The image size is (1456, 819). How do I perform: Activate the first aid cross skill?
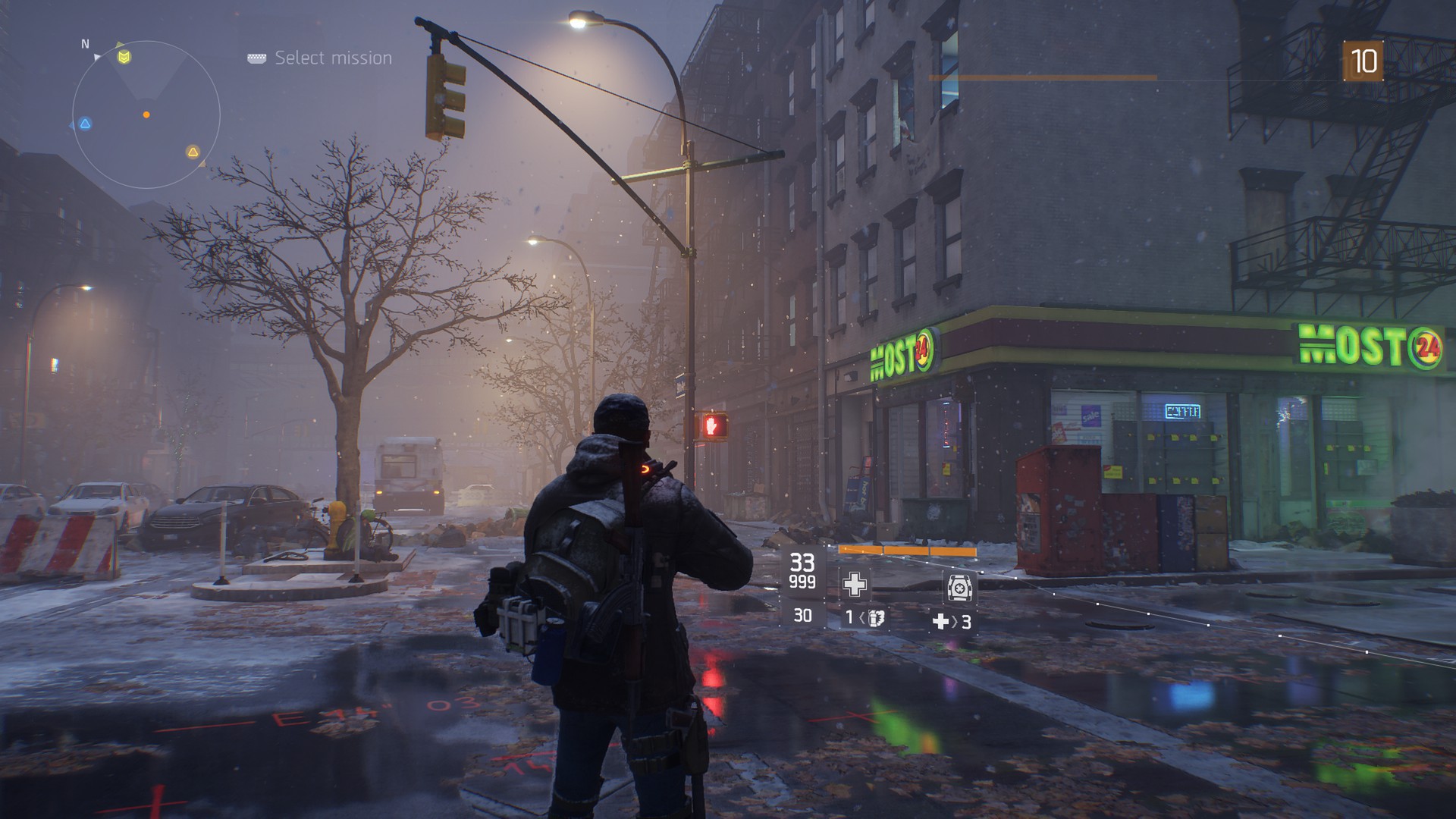click(x=855, y=584)
